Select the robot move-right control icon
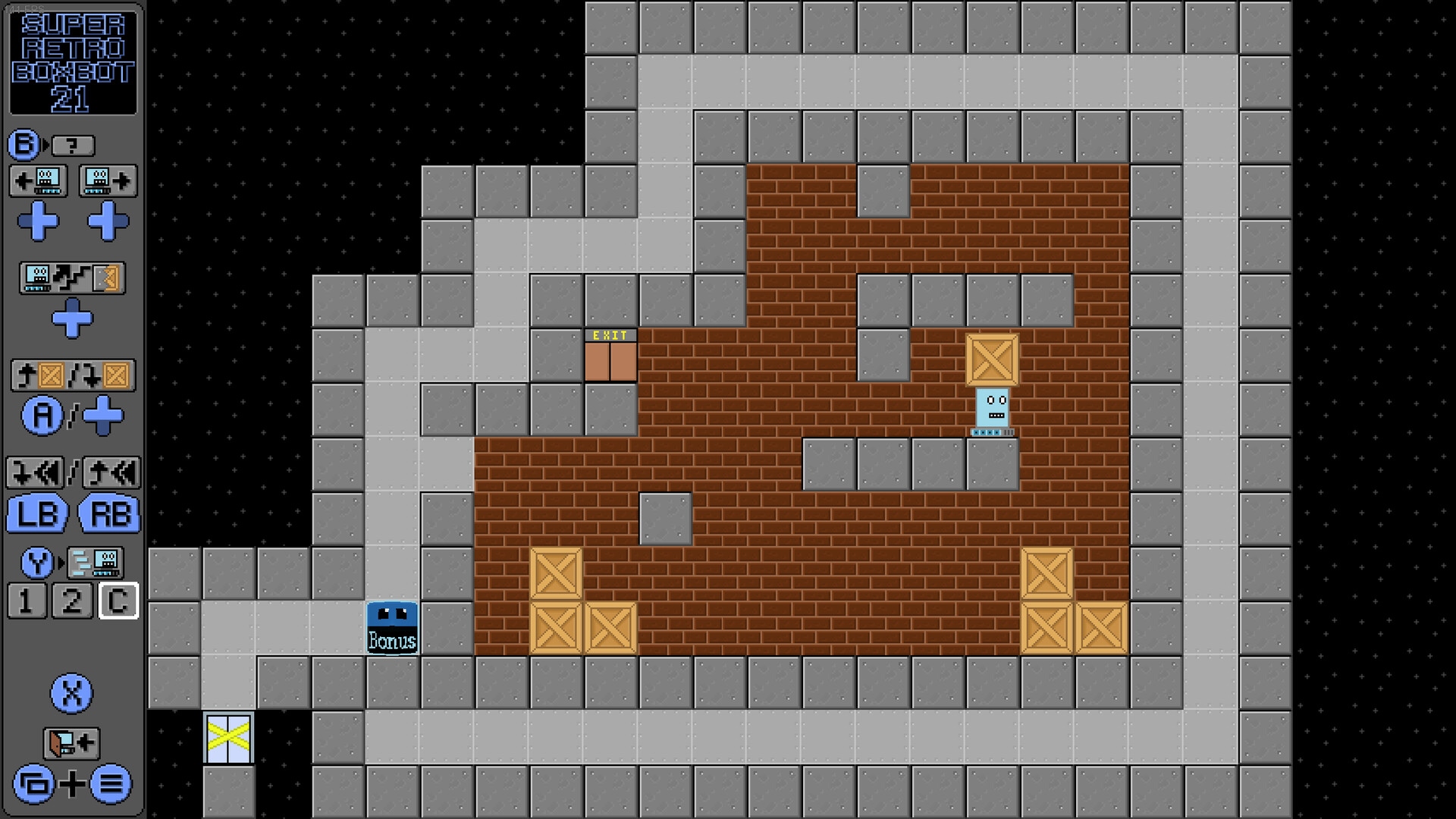 coord(107,180)
